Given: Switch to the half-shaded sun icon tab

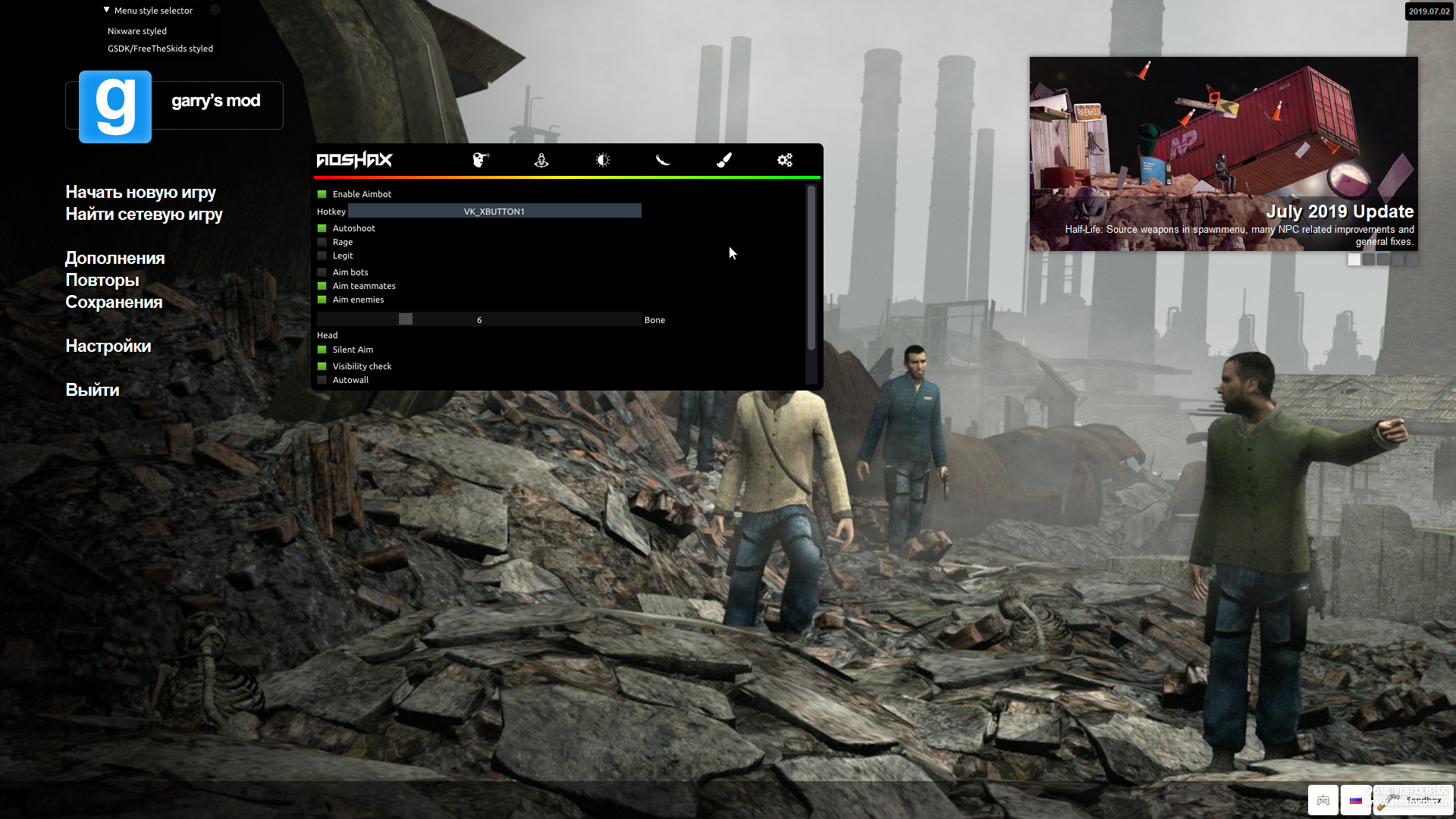Looking at the screenshot, I should click(603, 160).
